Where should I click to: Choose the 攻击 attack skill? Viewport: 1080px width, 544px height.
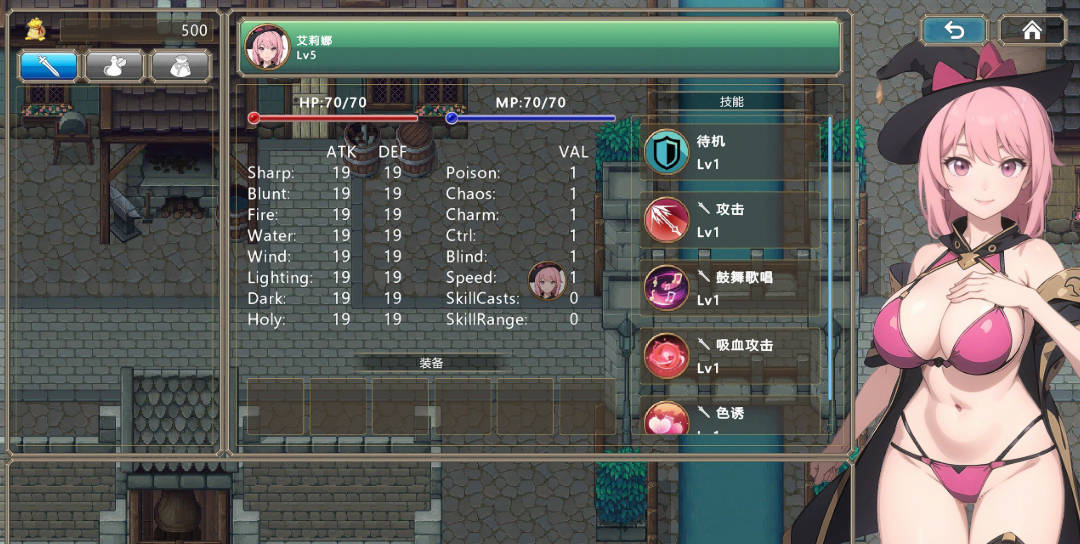(x=731, y=220)
